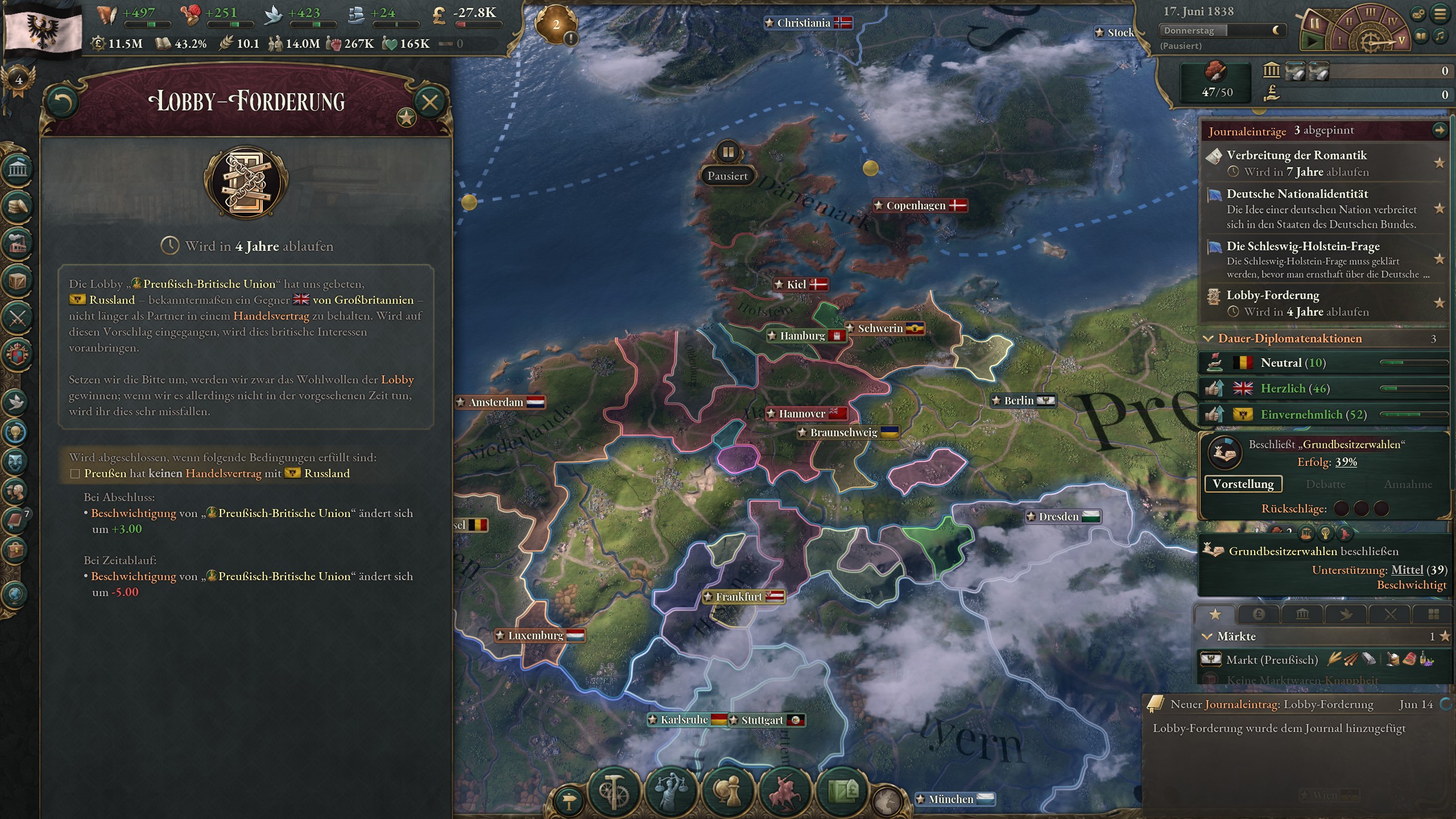1456x819 pixels.
Task: Collapse the Märkte section
Action: (x=1208, y=637)
